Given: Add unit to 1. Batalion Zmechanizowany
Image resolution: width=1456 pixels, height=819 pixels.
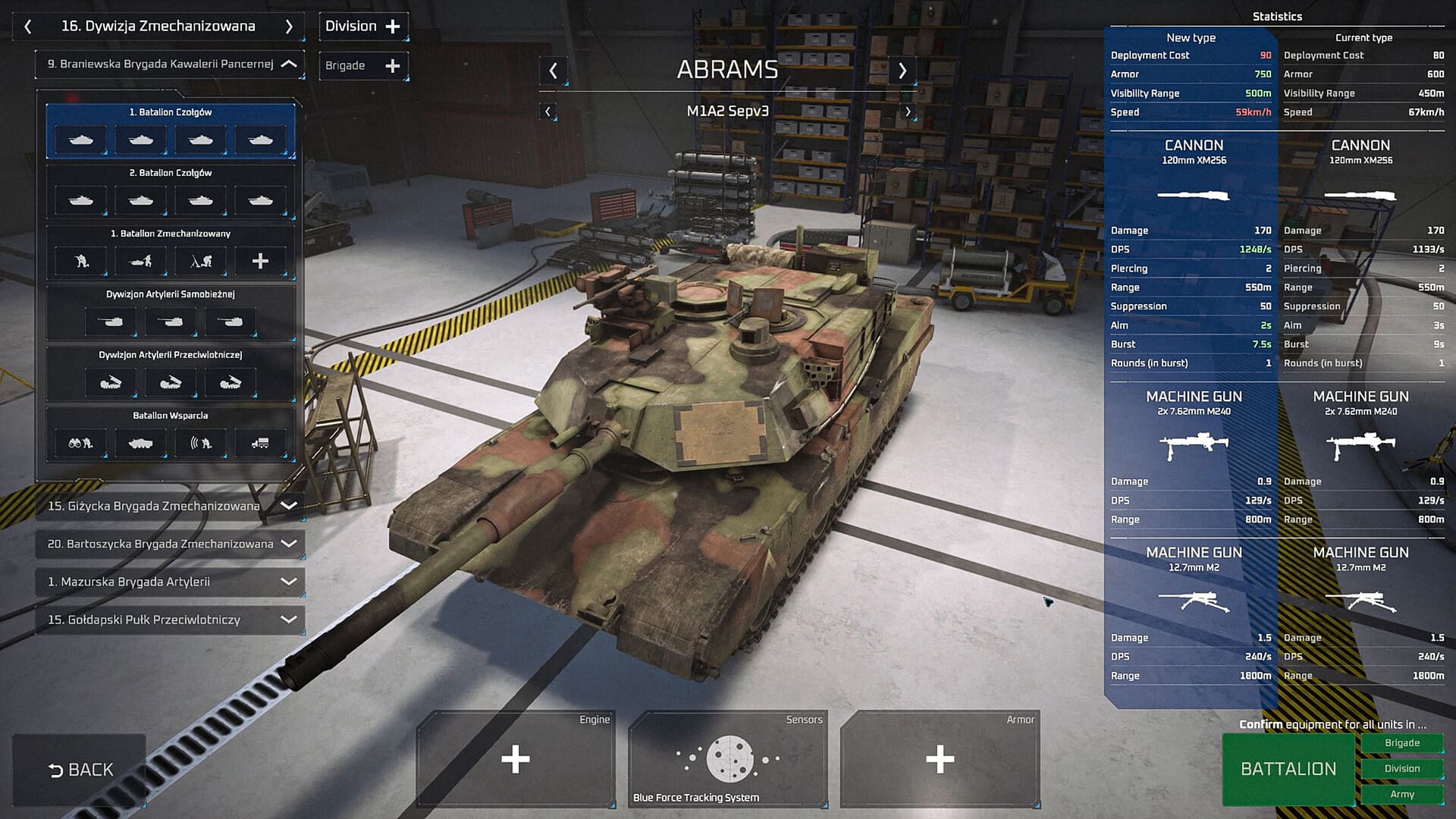Looking at the screenshot, I should [260, 262].
